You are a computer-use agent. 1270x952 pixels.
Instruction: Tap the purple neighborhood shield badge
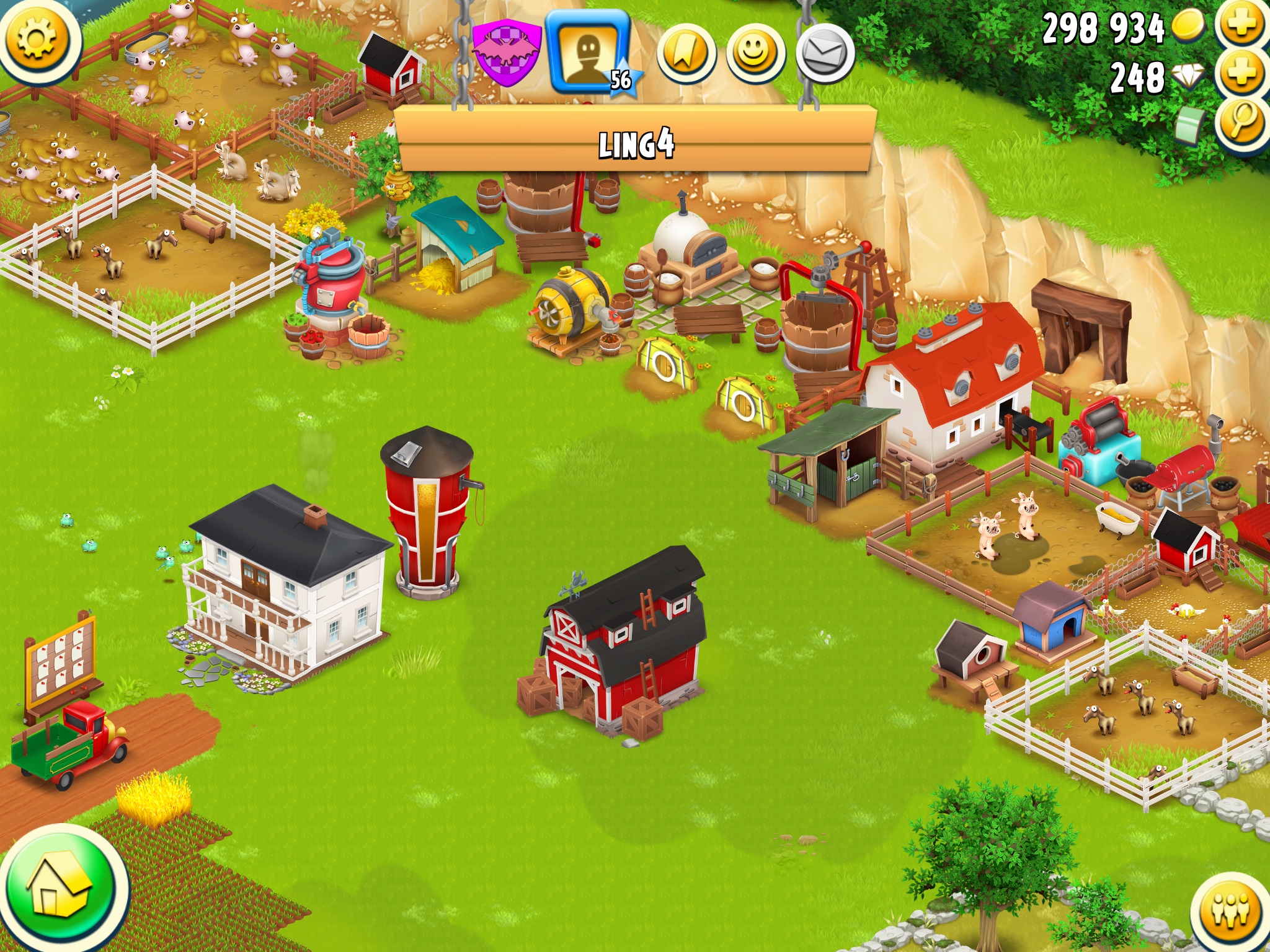coord(505,53)
